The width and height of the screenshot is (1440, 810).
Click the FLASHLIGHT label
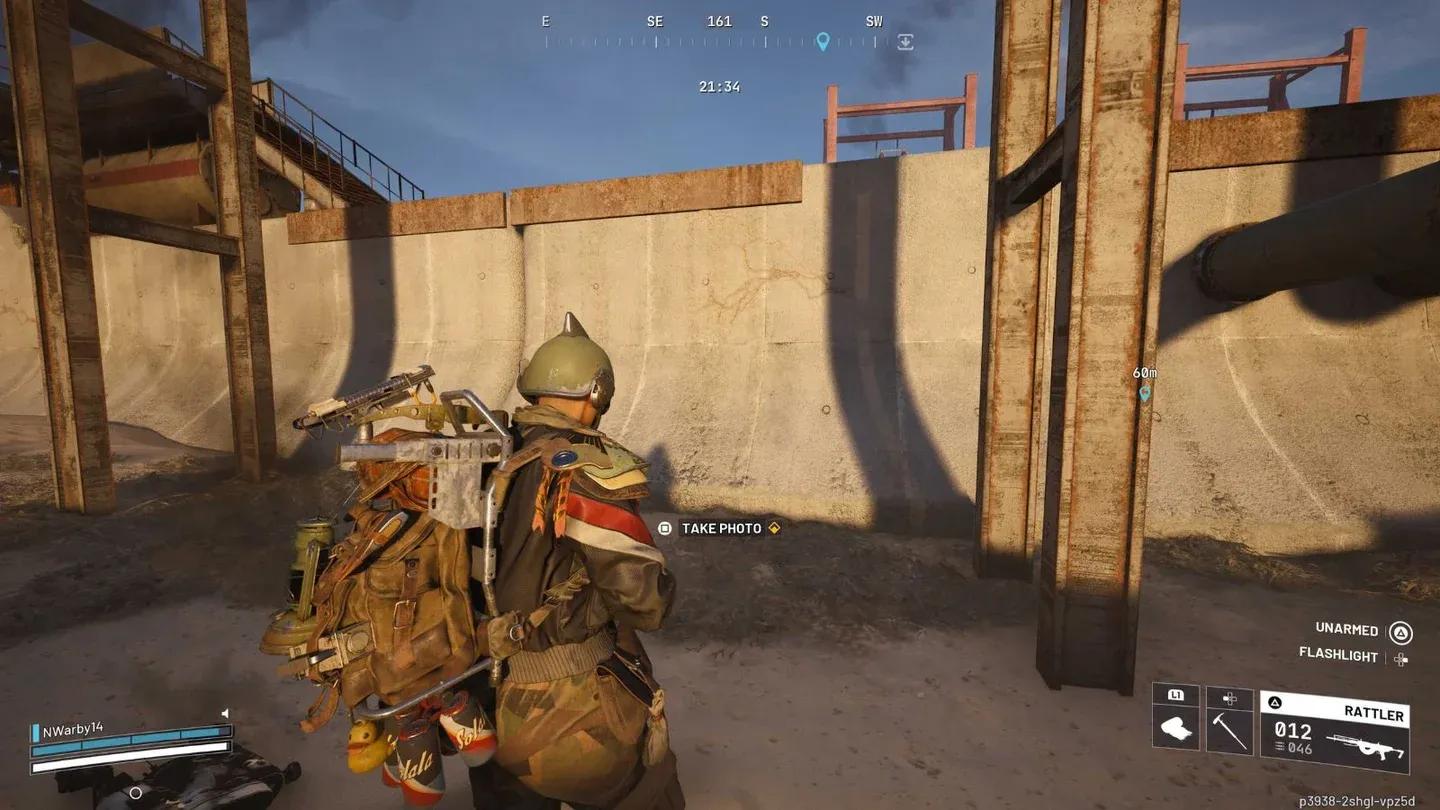point(1338,654)
